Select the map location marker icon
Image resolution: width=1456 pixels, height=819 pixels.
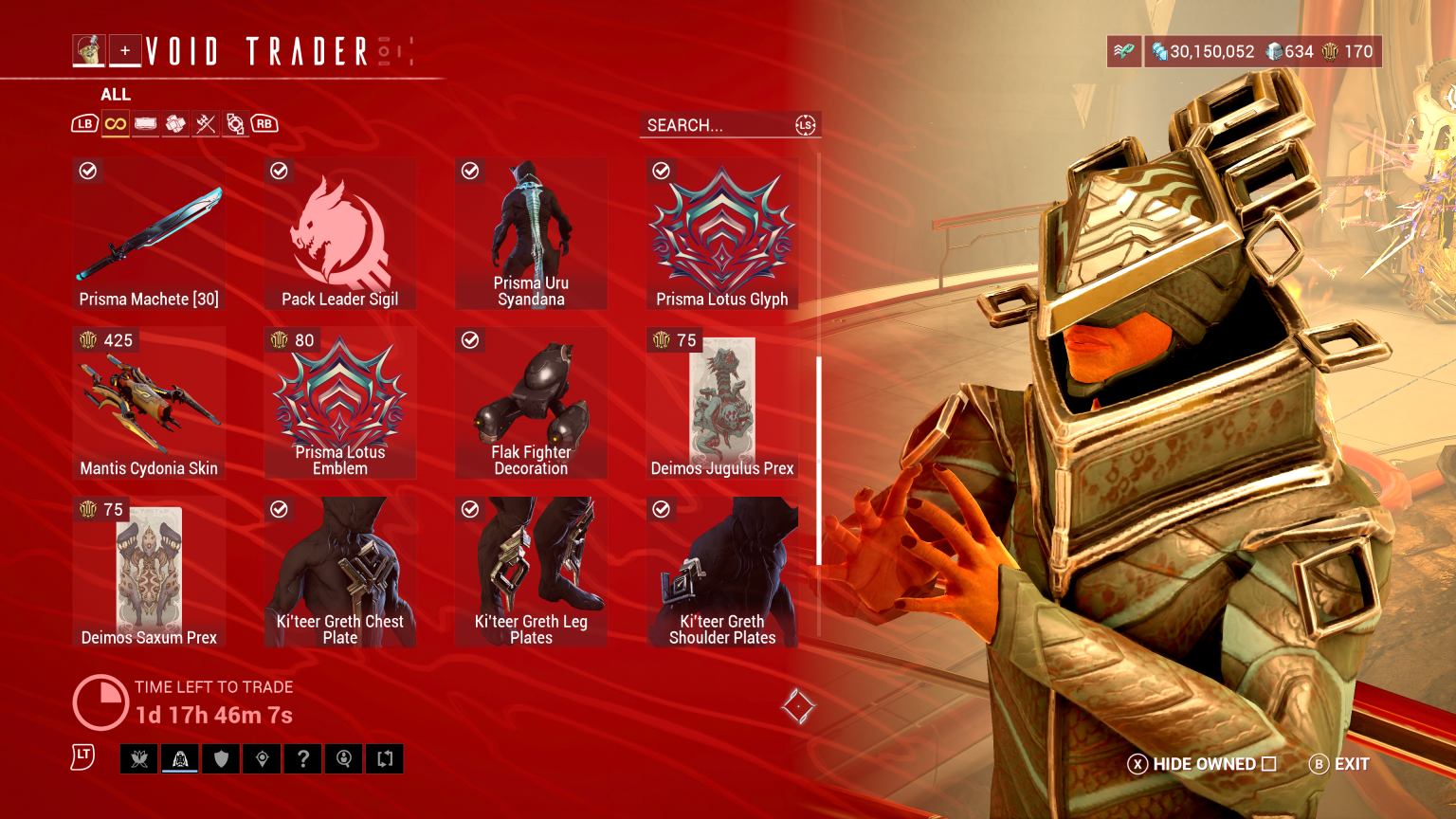(262, 758)
